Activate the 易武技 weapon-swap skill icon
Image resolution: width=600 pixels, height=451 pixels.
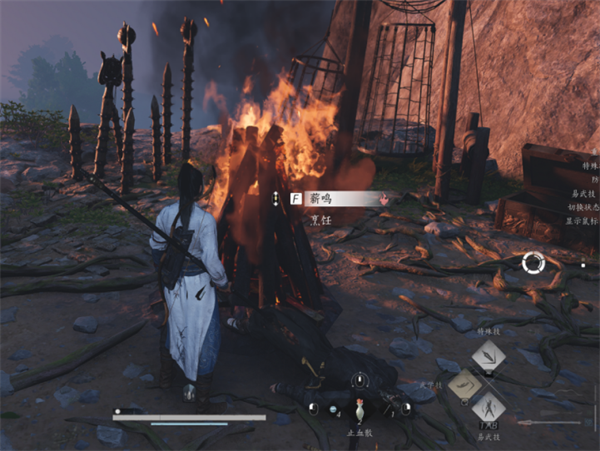coord(488,410)
